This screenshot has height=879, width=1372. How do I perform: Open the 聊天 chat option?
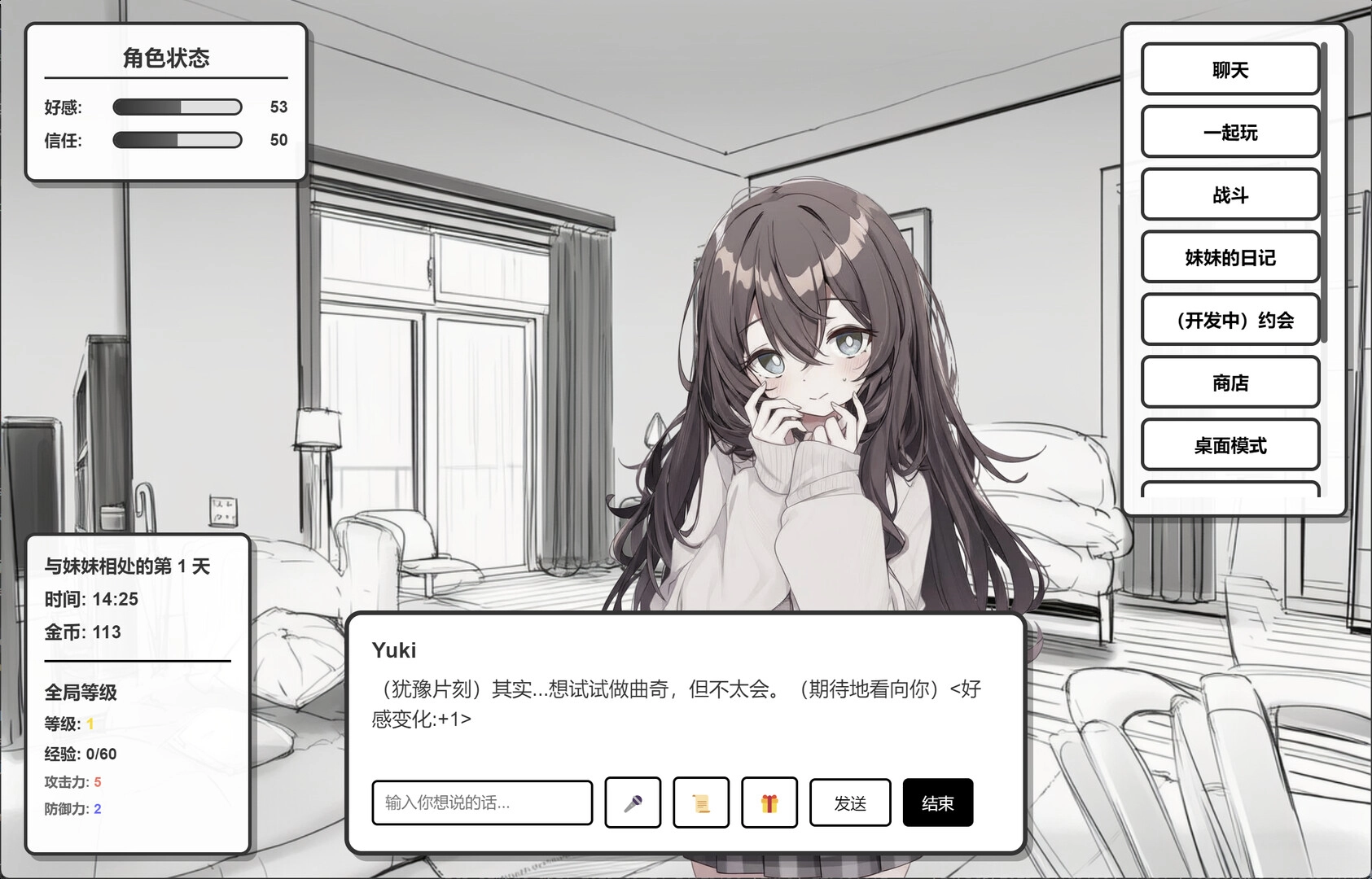pos(1230,69)
